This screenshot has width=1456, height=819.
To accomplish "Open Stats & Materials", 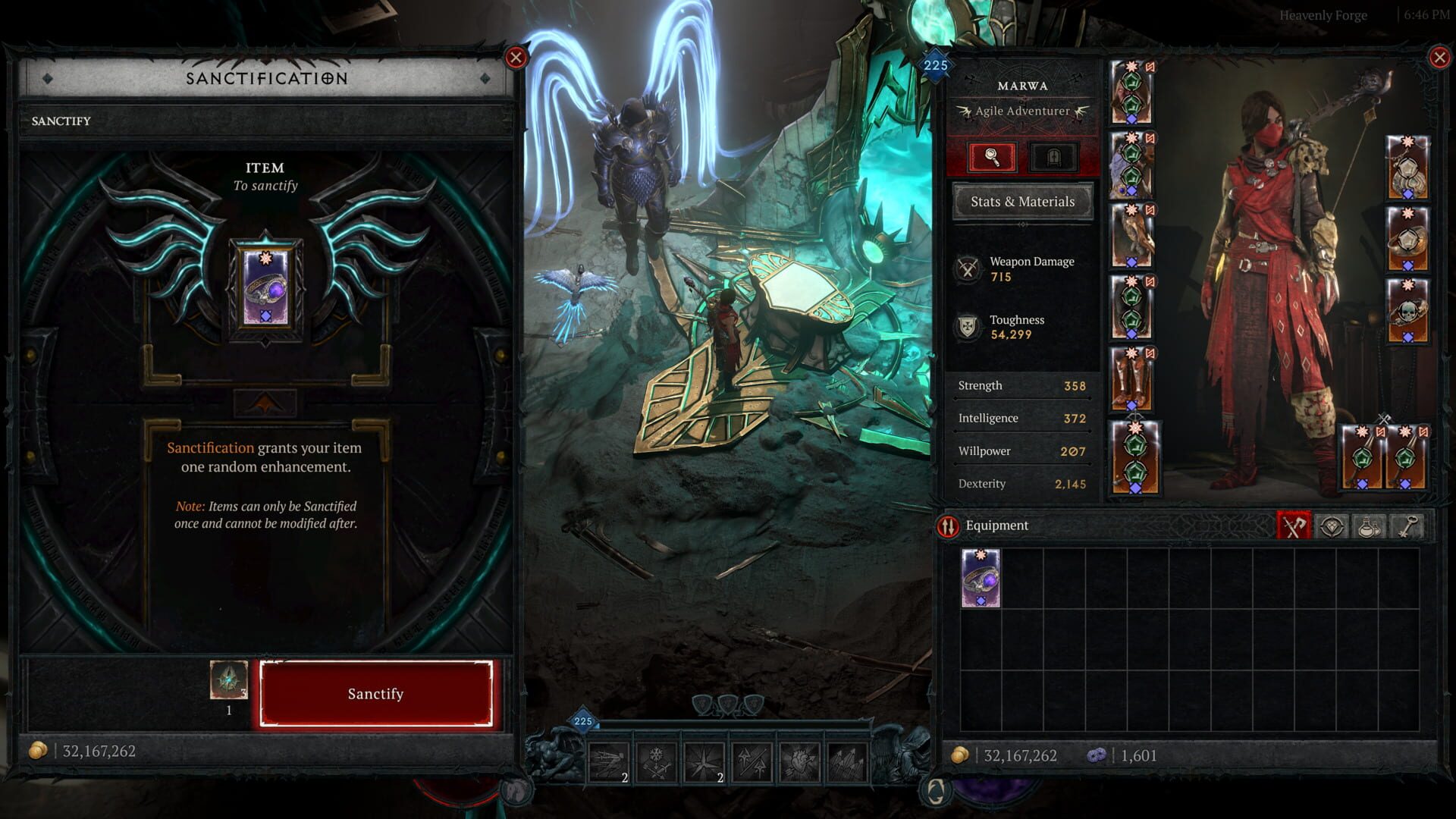I will [1022, 202].
